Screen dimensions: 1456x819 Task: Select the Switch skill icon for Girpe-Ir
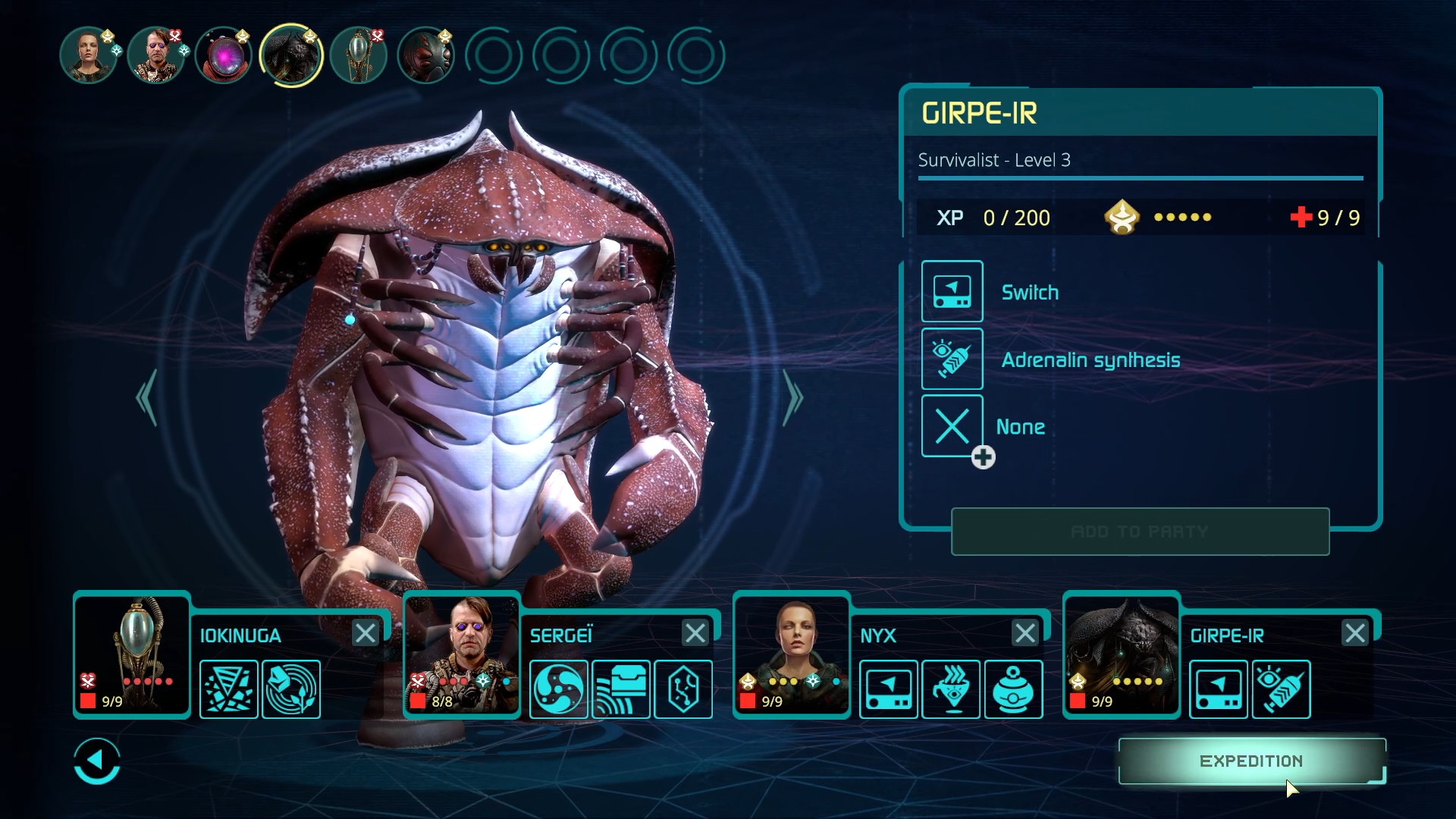(x=952, y=291)
